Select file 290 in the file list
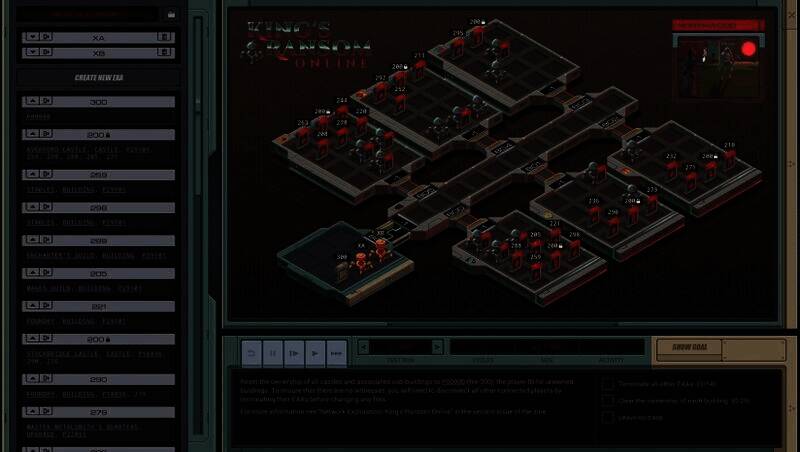This screenshot has height=452, width=800. pos(98,379)
